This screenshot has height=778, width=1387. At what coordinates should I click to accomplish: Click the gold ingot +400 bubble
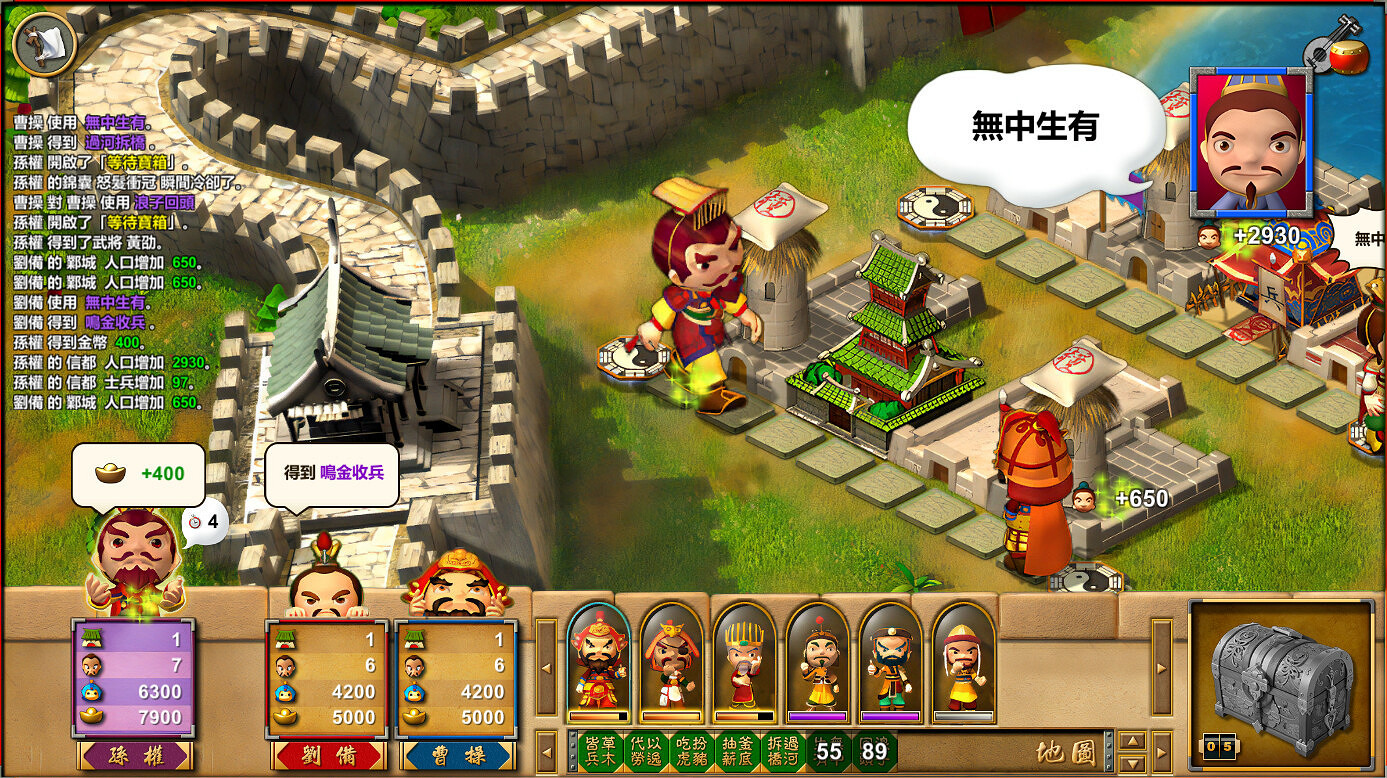(x=138, y=473)
